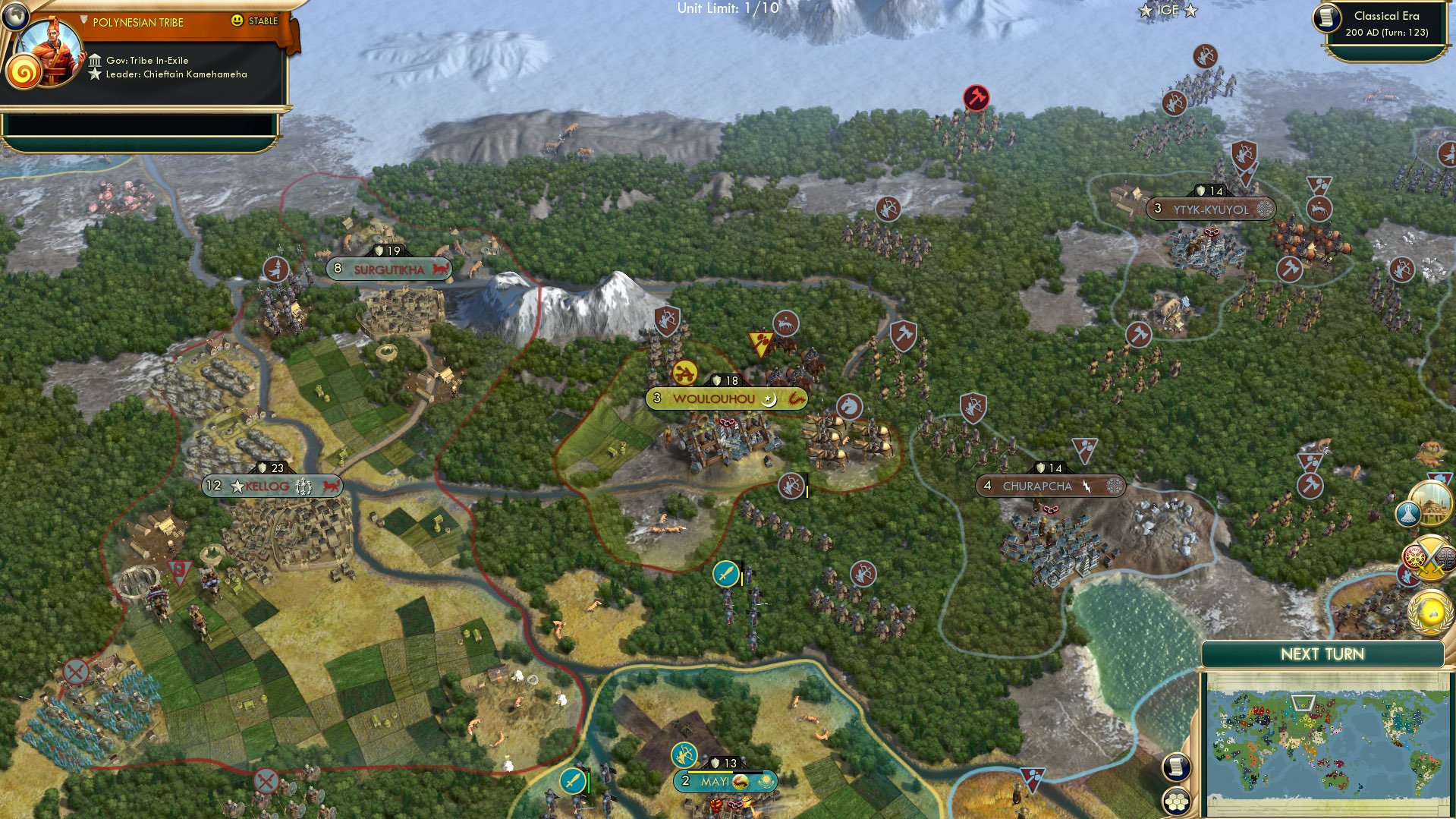Click the NEXT TURN button
The height and width of the screenshot is (819, 1456).
click(1323, 653)
